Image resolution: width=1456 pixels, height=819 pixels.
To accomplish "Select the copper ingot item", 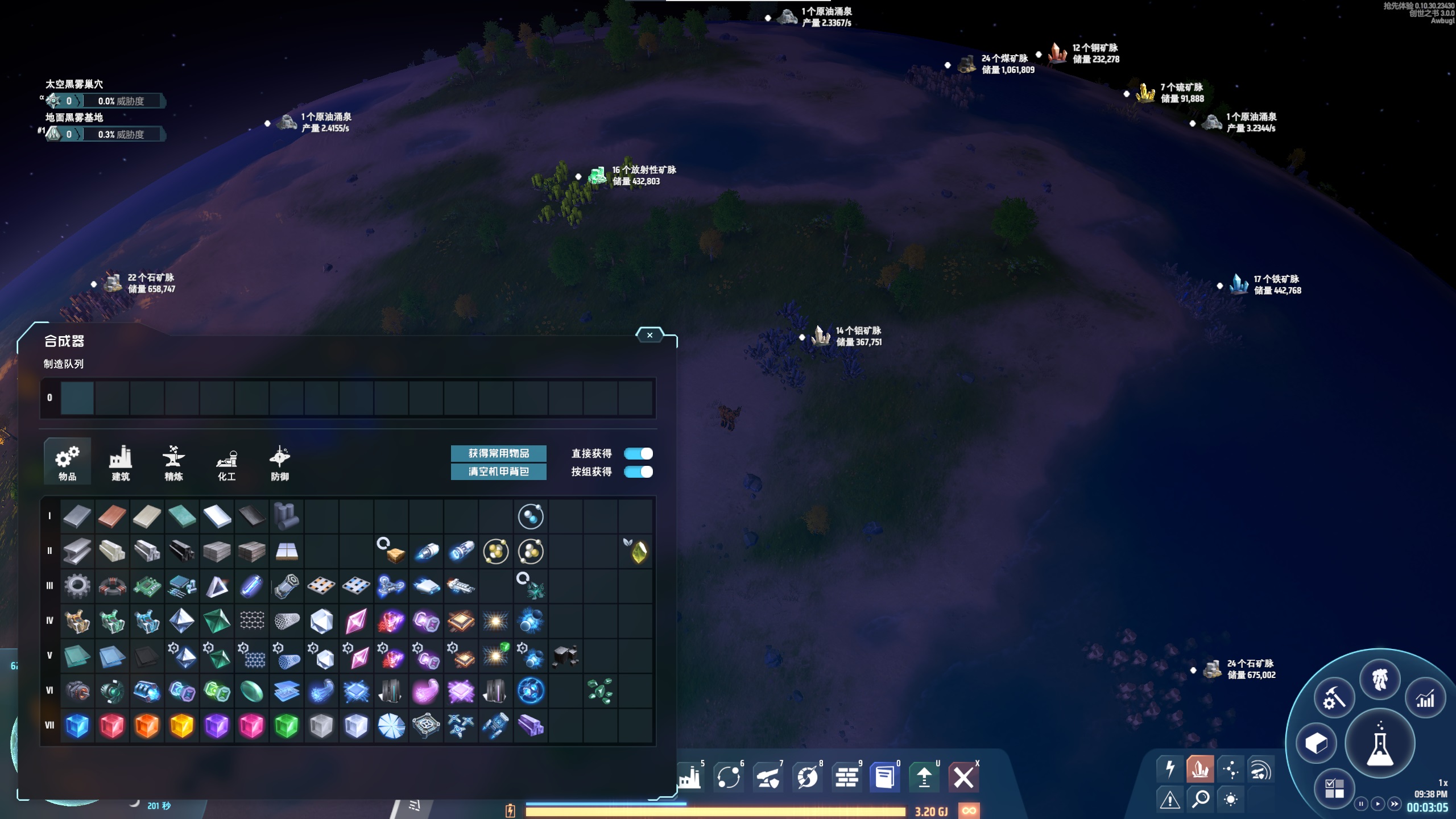I will (112, 516).
